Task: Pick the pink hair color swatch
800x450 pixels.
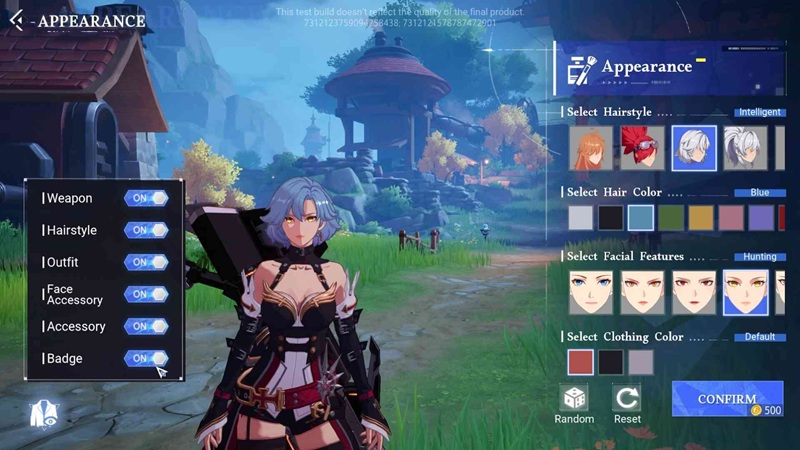Action: (x=731, y=217)
